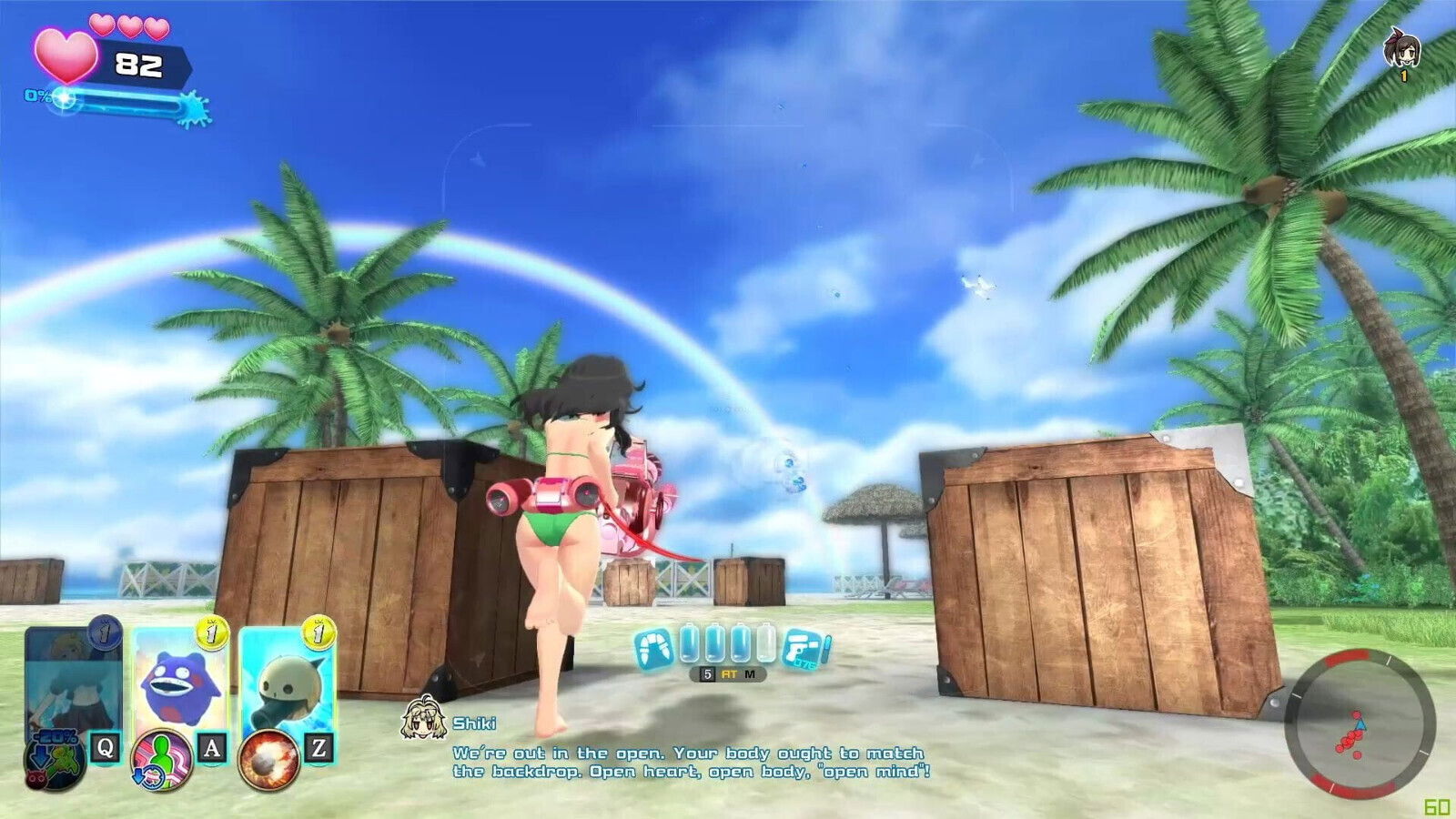Select the purple blob creature card

pyautogui.click(x=180, y=686)
